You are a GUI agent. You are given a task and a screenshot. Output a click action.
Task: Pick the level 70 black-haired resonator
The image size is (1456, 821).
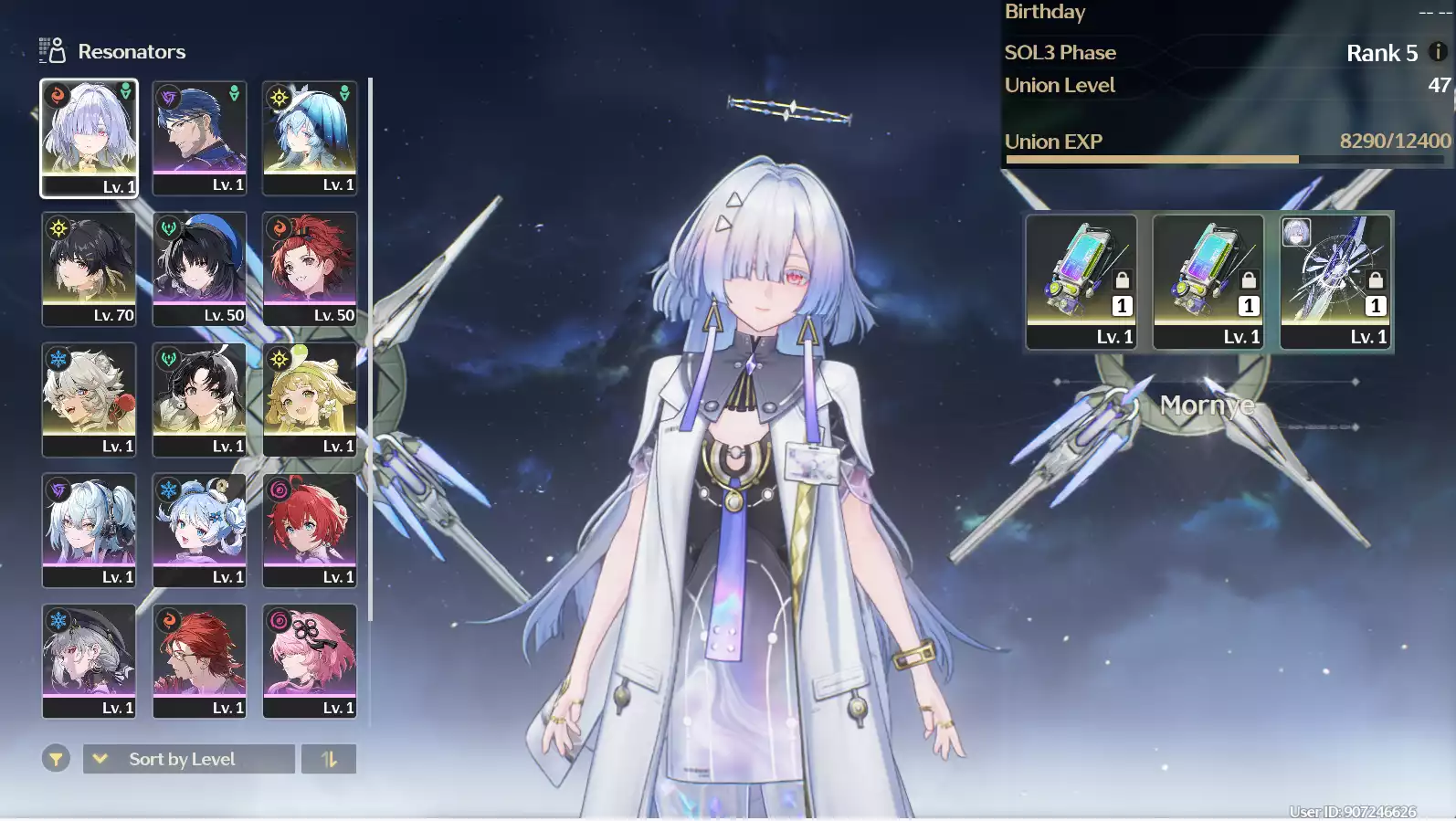coord(89,268)
